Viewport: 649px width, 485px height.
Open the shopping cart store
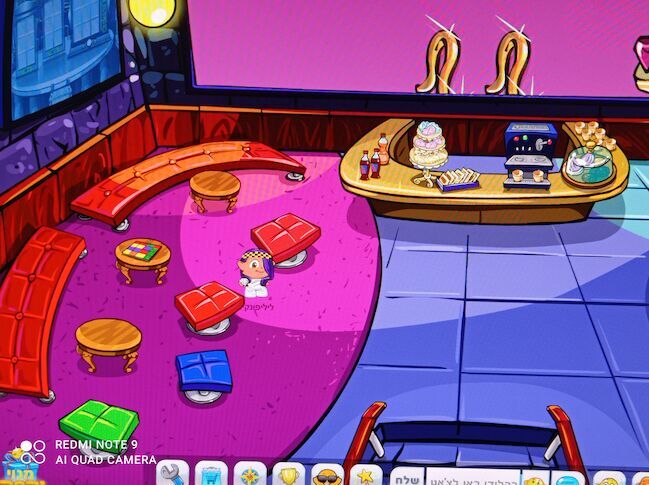210,474
